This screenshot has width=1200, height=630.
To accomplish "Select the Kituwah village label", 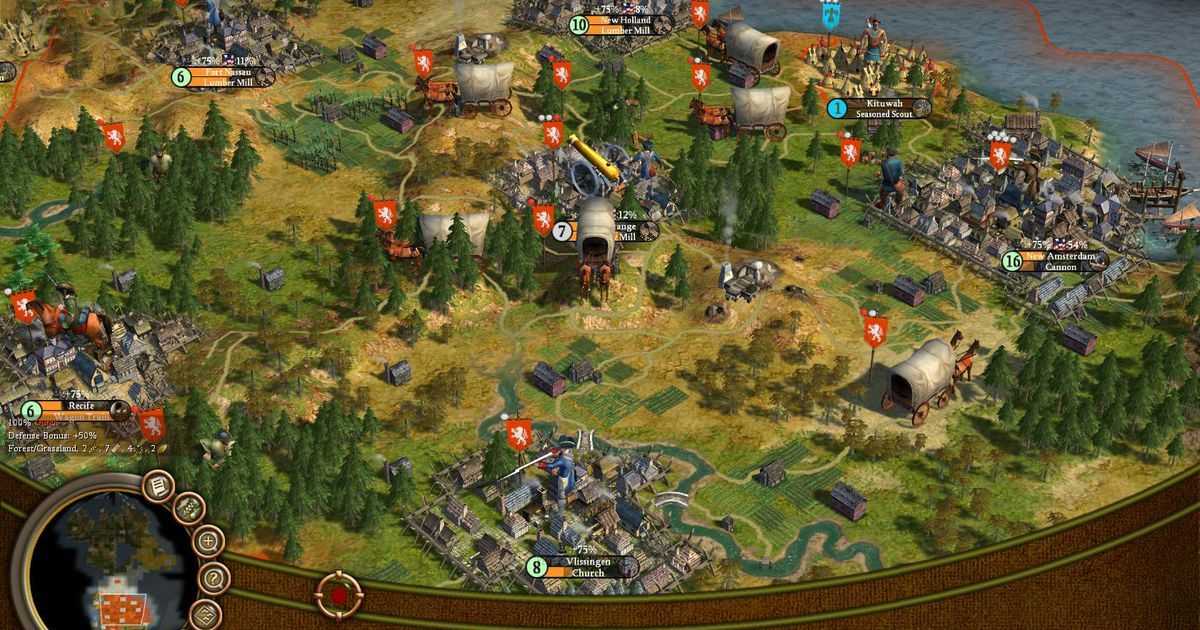I will (x=880, y=108).
